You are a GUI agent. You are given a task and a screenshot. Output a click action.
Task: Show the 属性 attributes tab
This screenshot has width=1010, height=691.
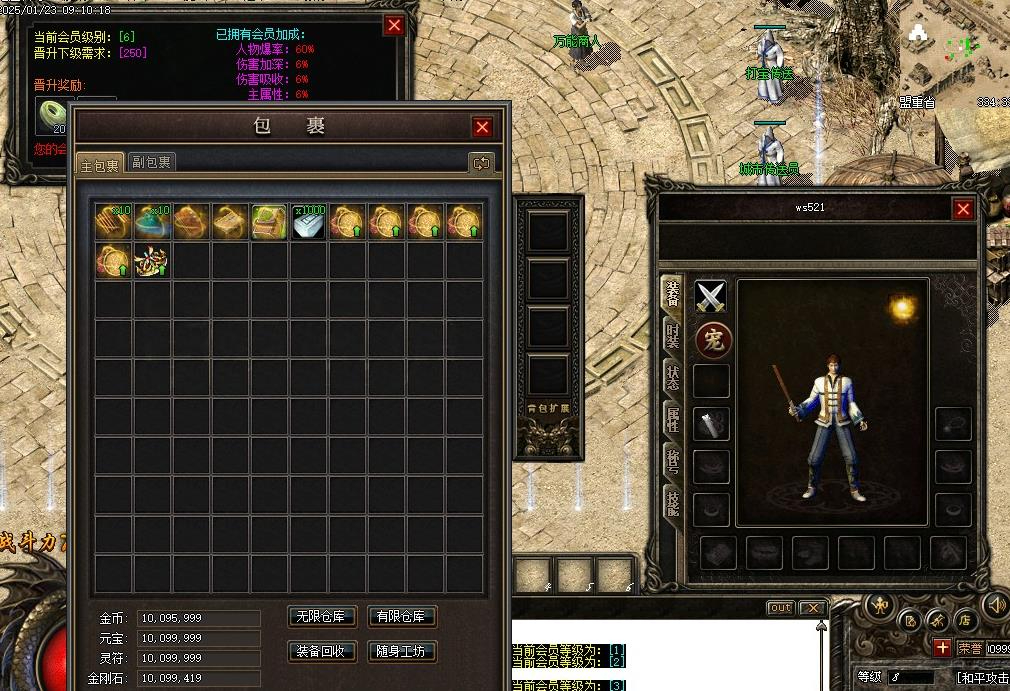[x=673, y=420]
